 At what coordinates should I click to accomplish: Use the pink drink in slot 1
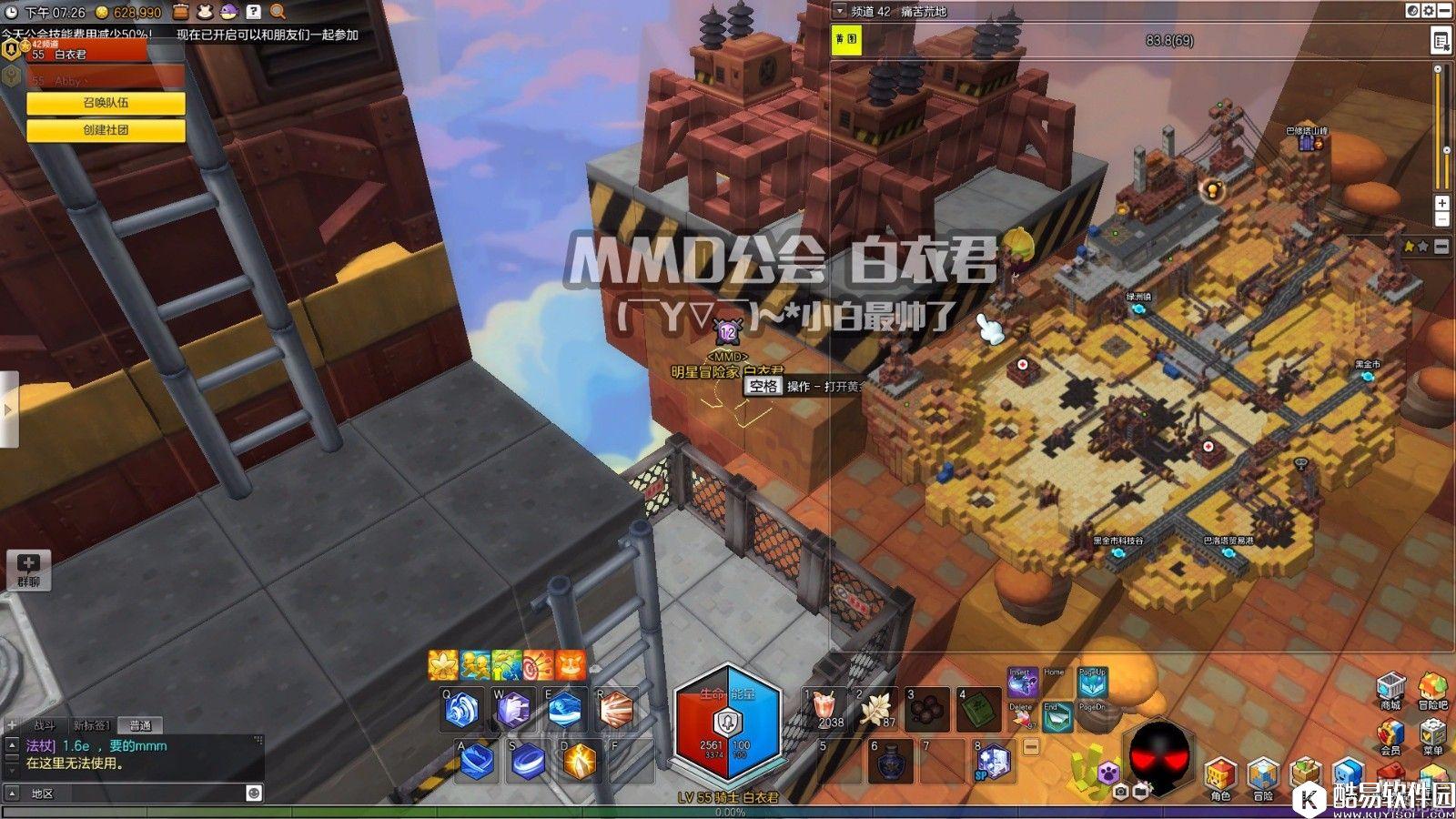pyautogui.click(x=826, y=709)
